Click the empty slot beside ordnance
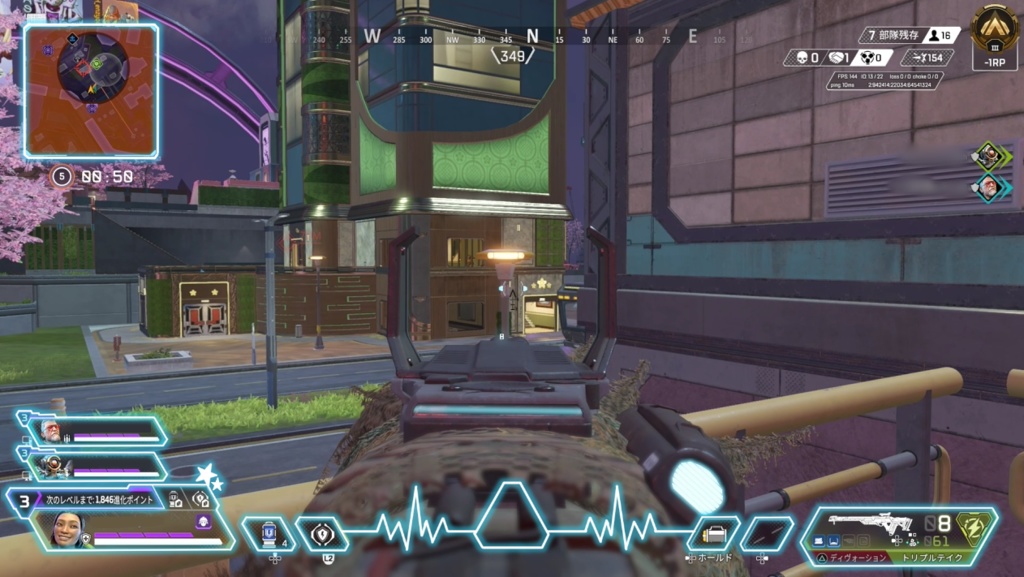Screen dimensions: 1024x577 click(x=766, y=534)
